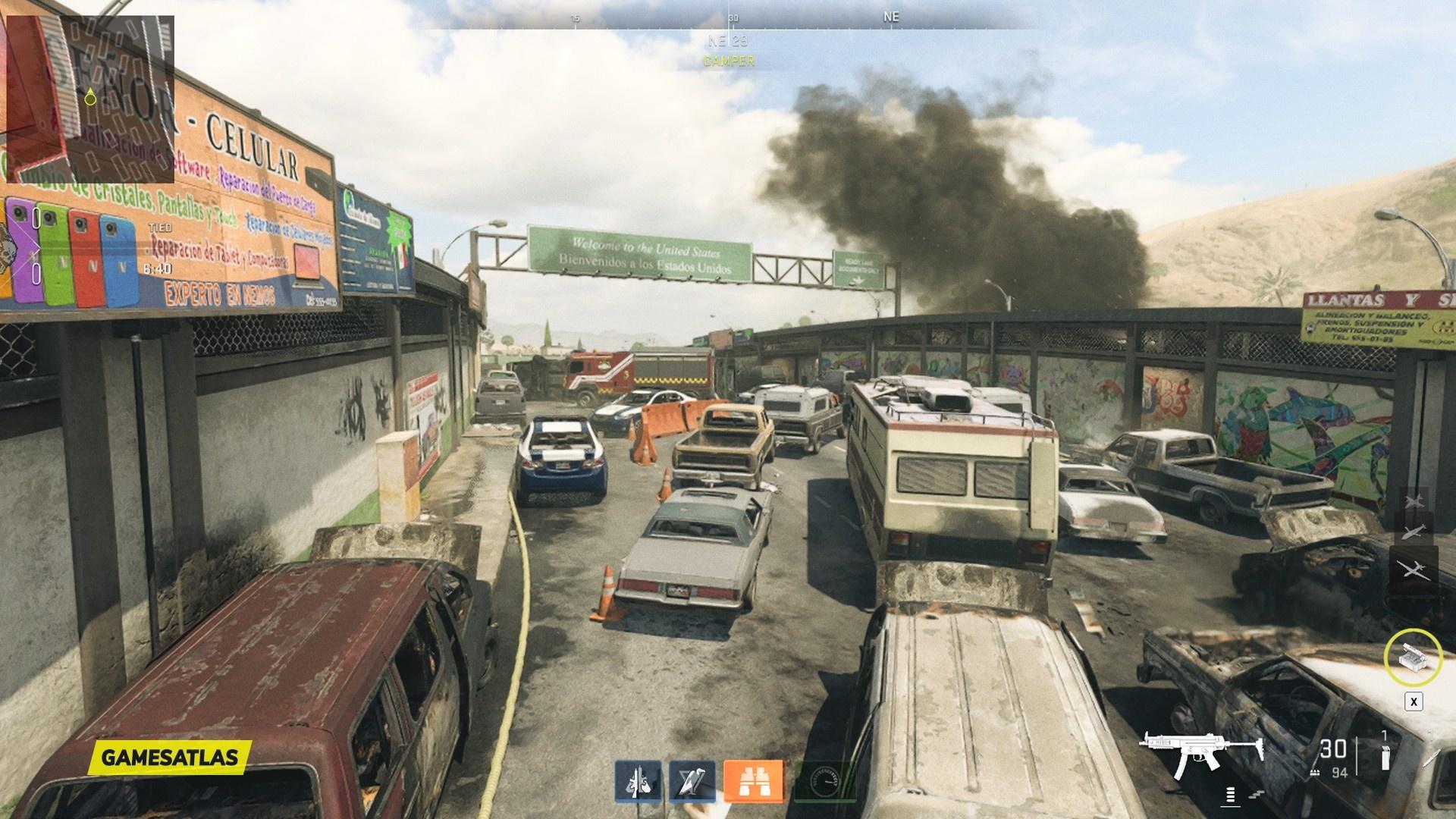This screenshot has height=819, width=1456.
Task: Click the GamesAtlas watermark logo
Action: point(169,757)
